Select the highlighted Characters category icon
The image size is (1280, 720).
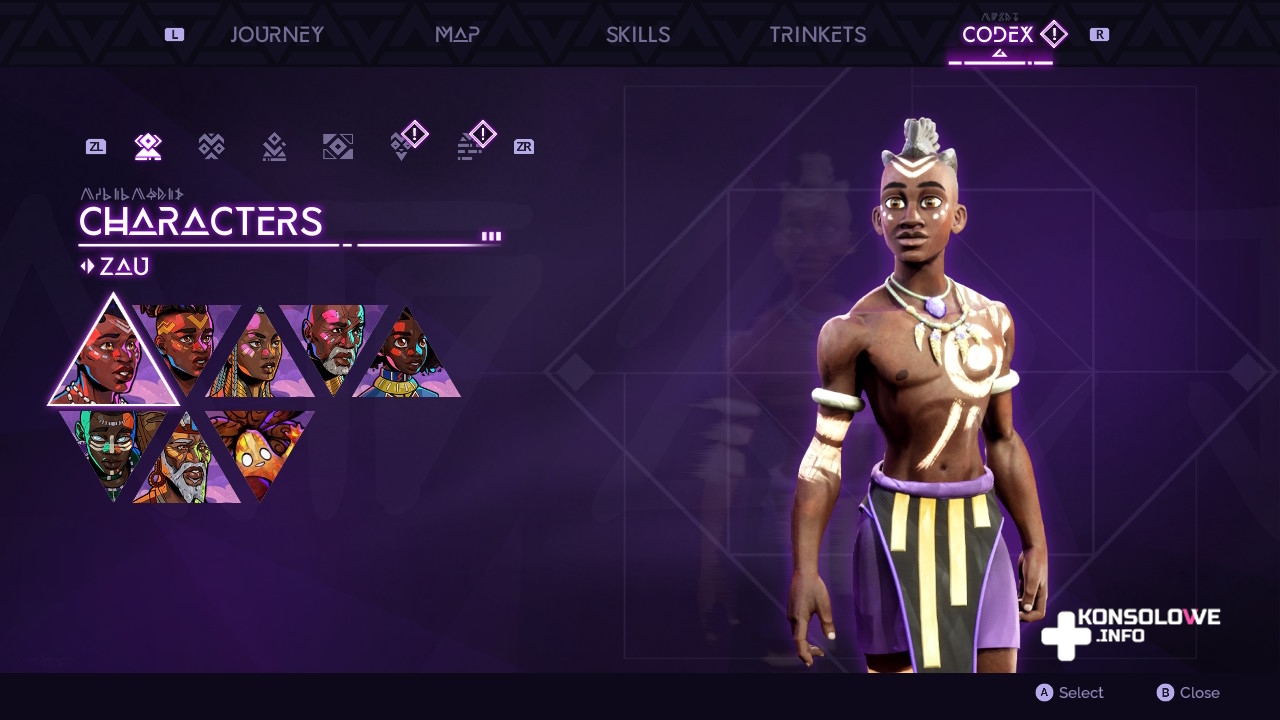(148, 147)
